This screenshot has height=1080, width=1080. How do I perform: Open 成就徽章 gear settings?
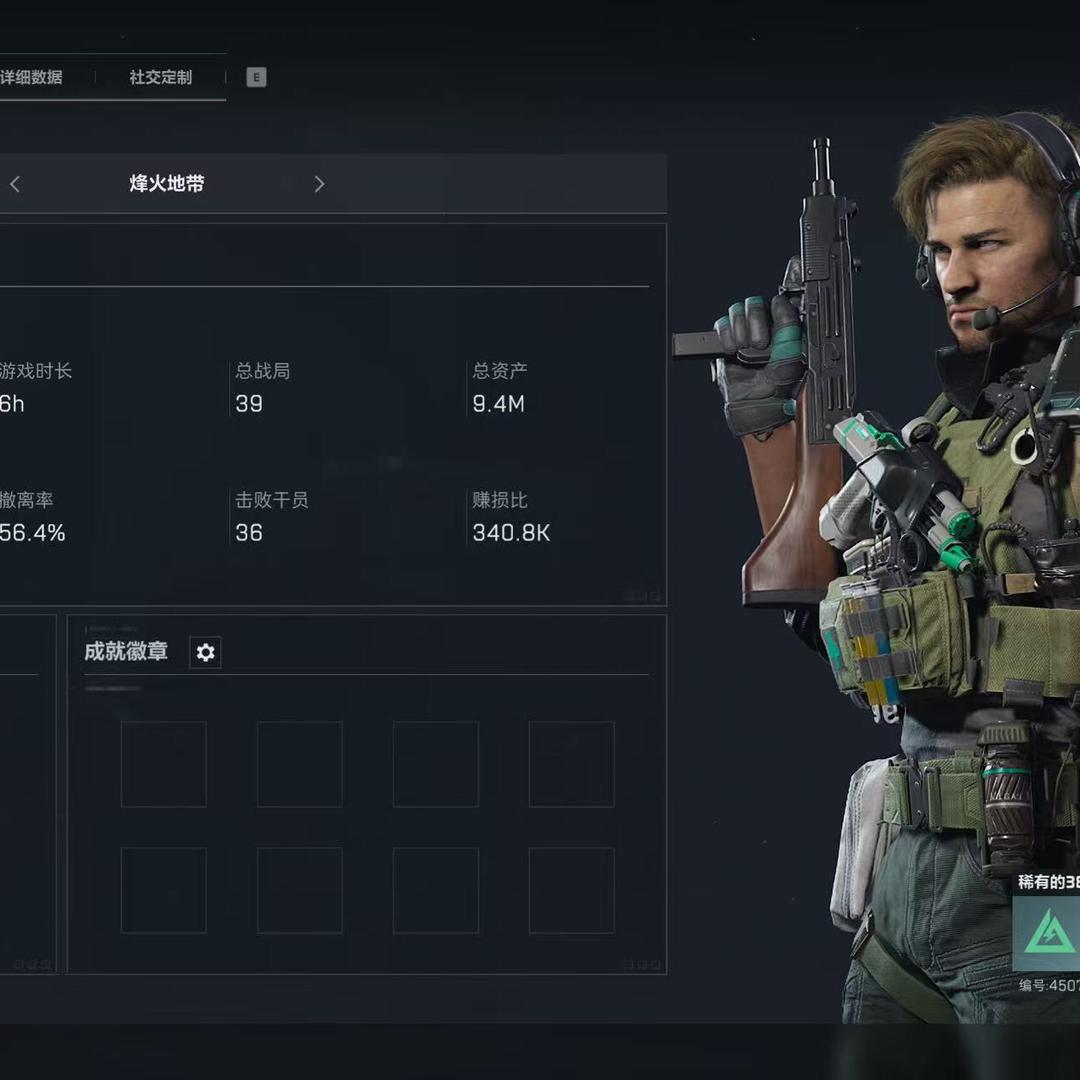tap(205, 653)
